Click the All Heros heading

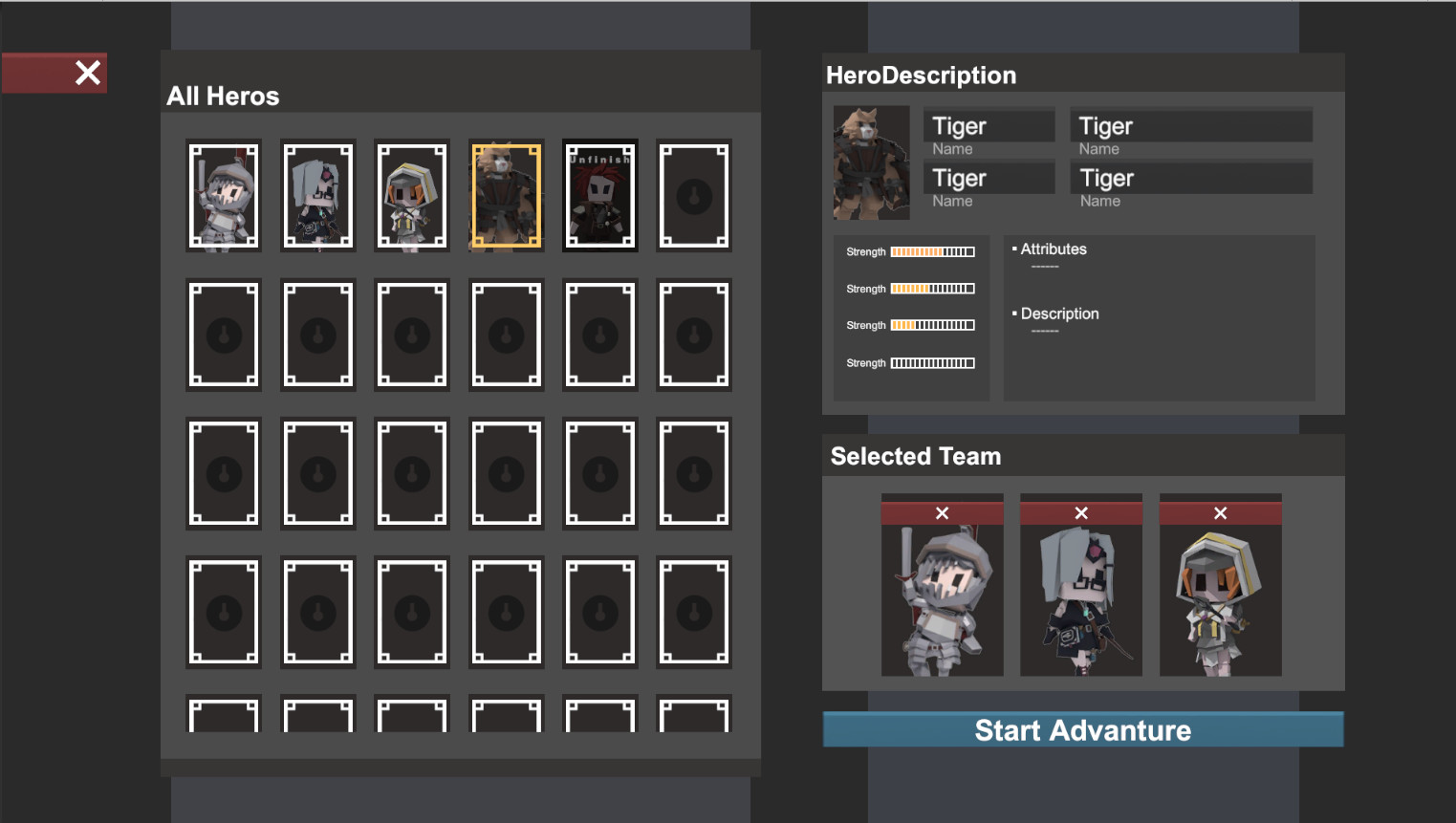click(x=223, y=96)
